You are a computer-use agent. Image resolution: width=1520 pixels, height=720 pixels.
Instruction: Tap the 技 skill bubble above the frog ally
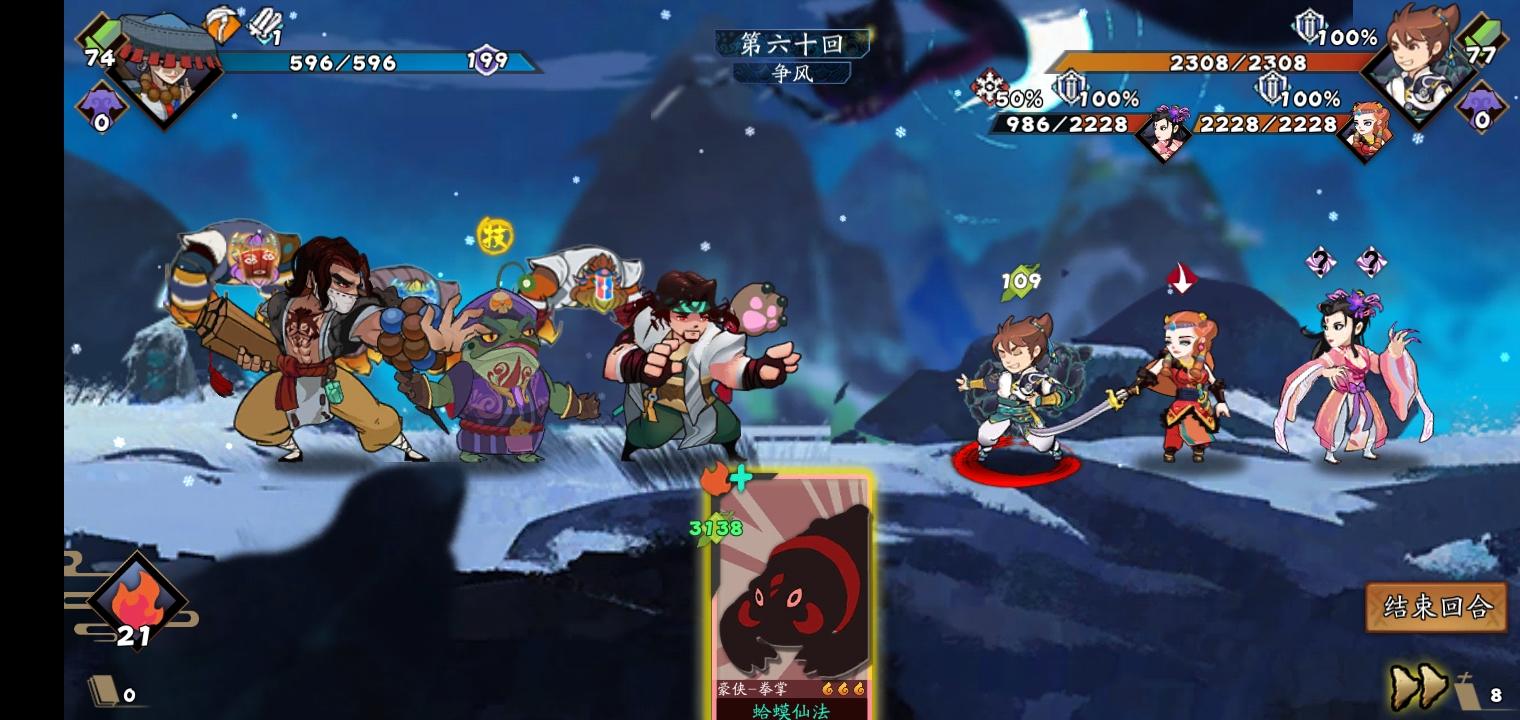[x=497, y=232]
